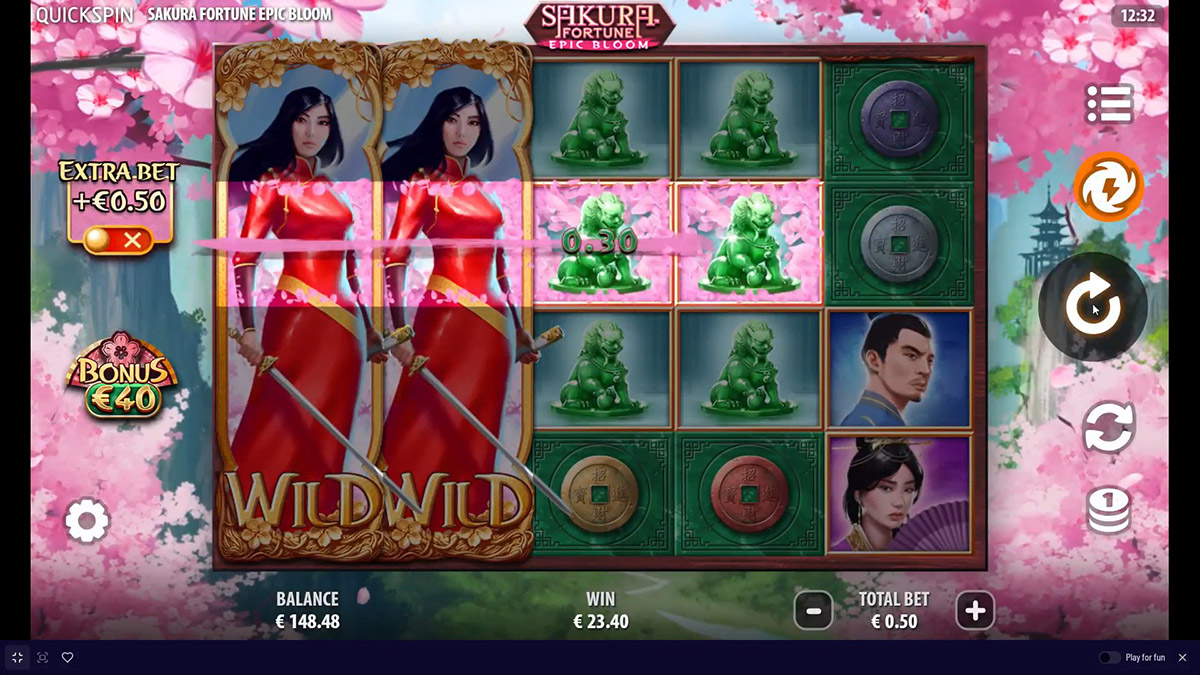The image size is (1200, 675).
Task: Toggle the Extra Bet switch
Action: 118,240
